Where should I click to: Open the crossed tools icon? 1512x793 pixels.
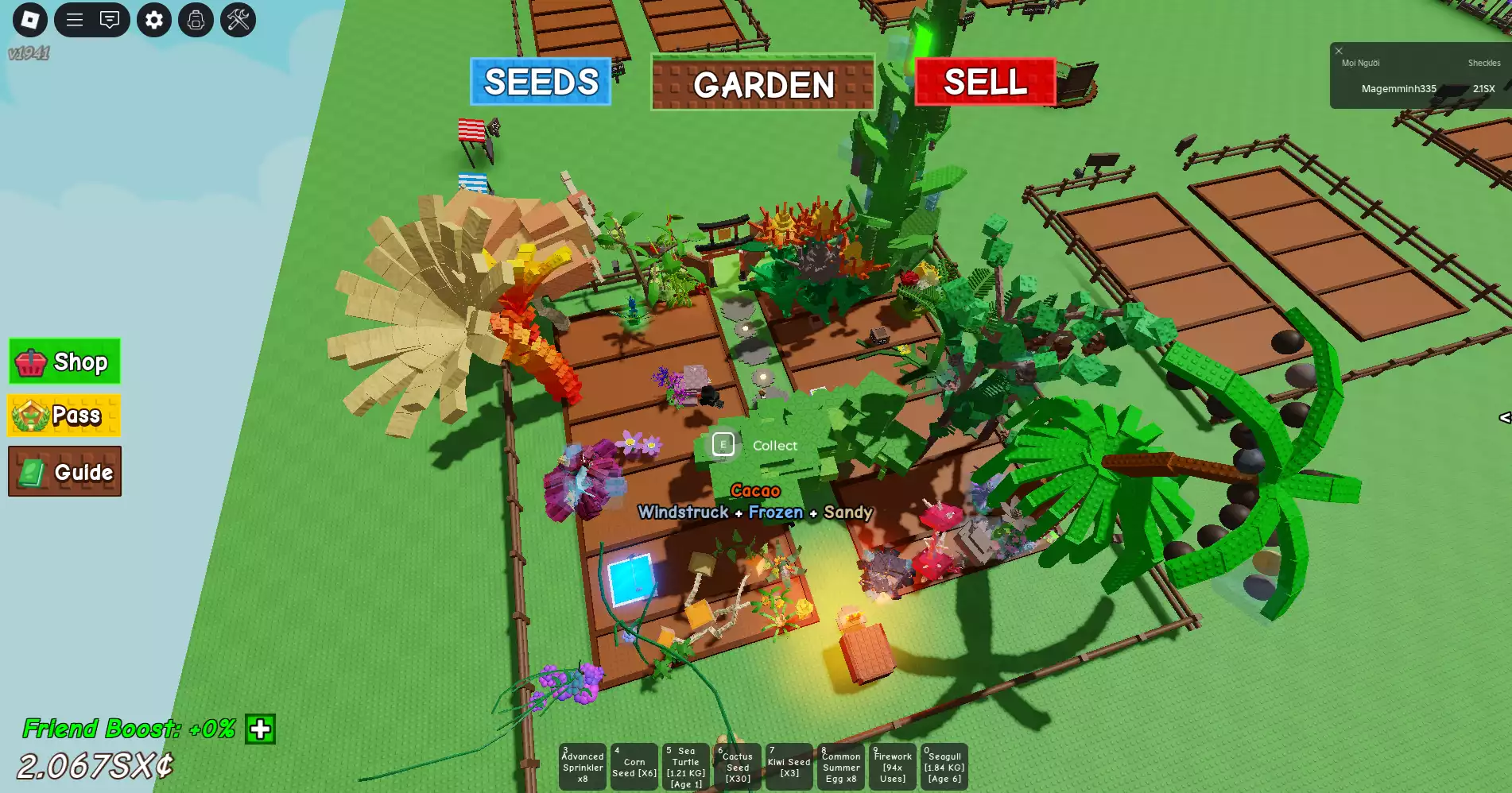tap(238, 20)
